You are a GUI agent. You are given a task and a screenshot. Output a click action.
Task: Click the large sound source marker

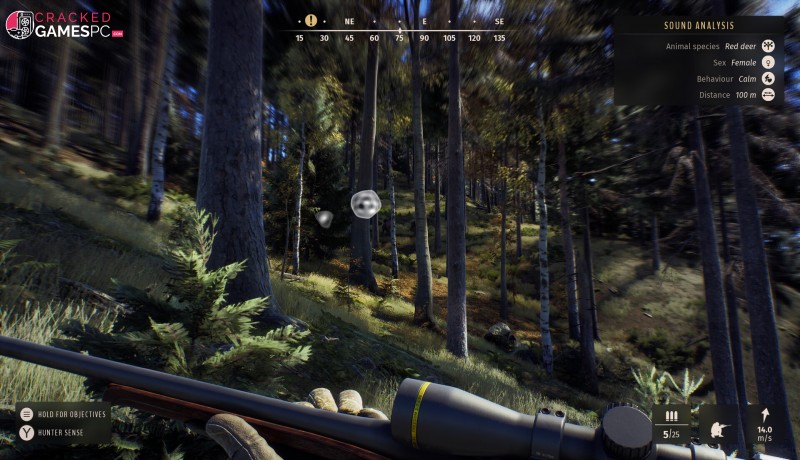tap(365, 204)
